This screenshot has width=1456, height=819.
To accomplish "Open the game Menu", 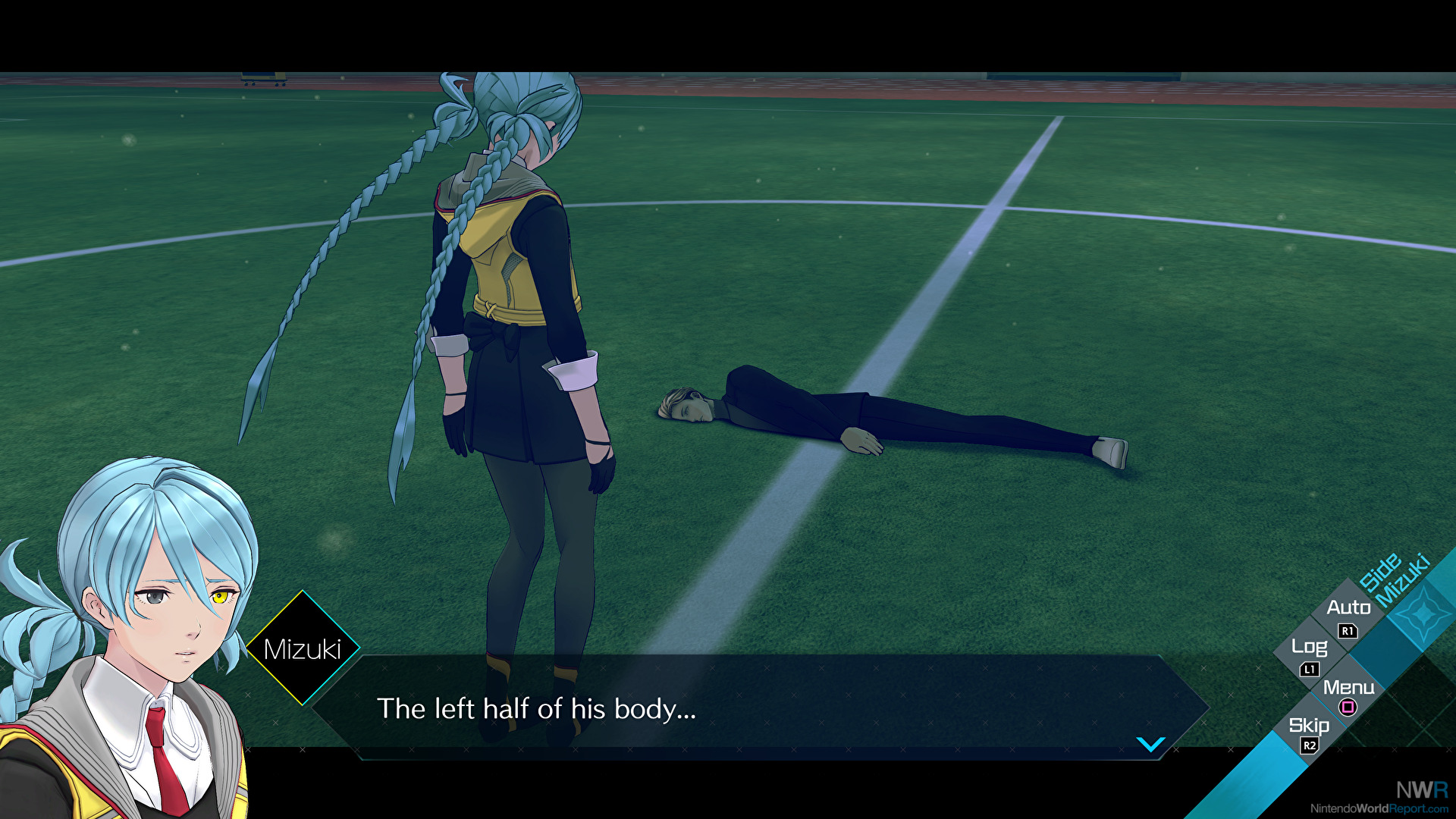I will pos(1348,689).
